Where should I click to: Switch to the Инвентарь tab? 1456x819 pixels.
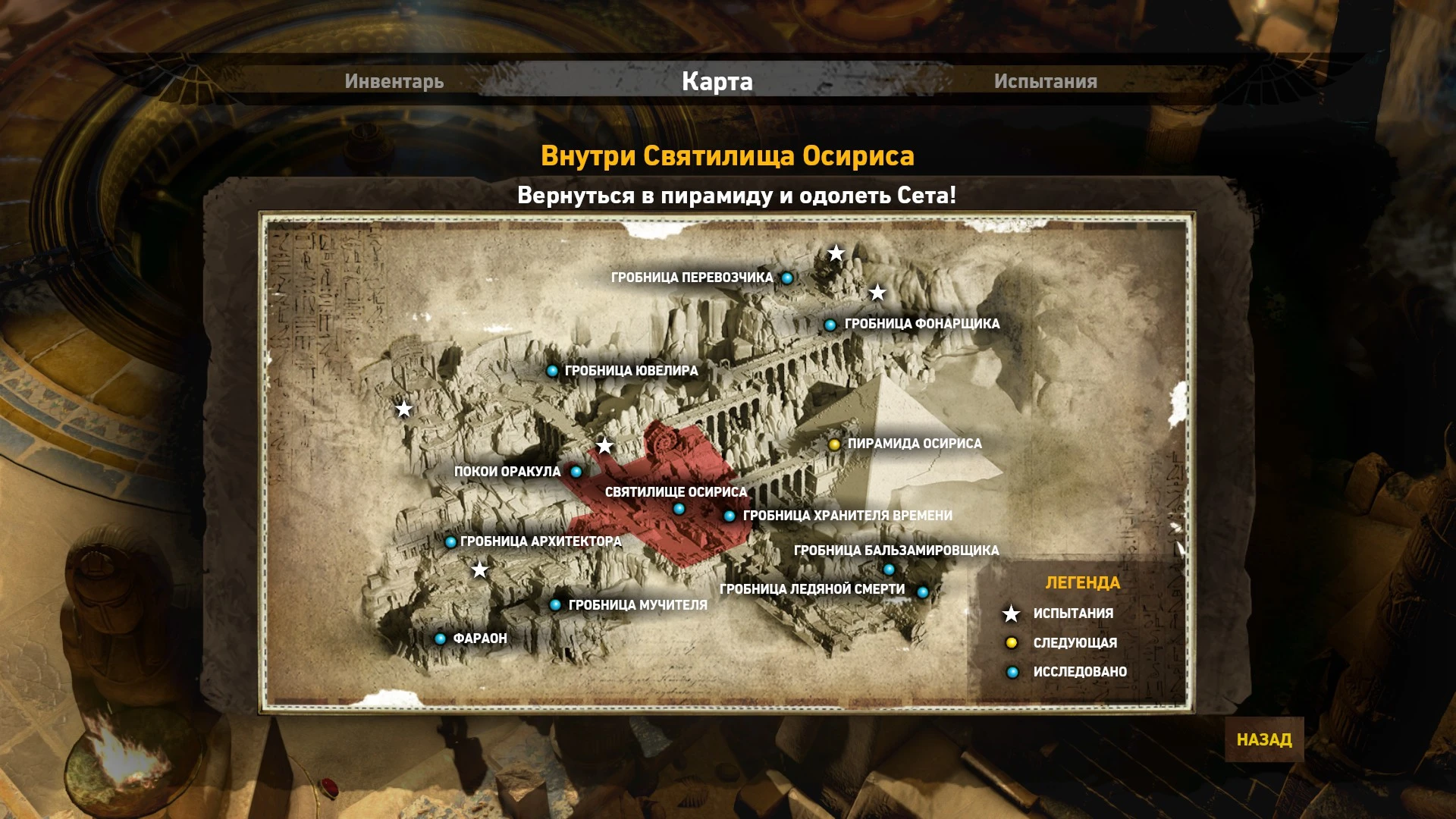click(394, 82)
